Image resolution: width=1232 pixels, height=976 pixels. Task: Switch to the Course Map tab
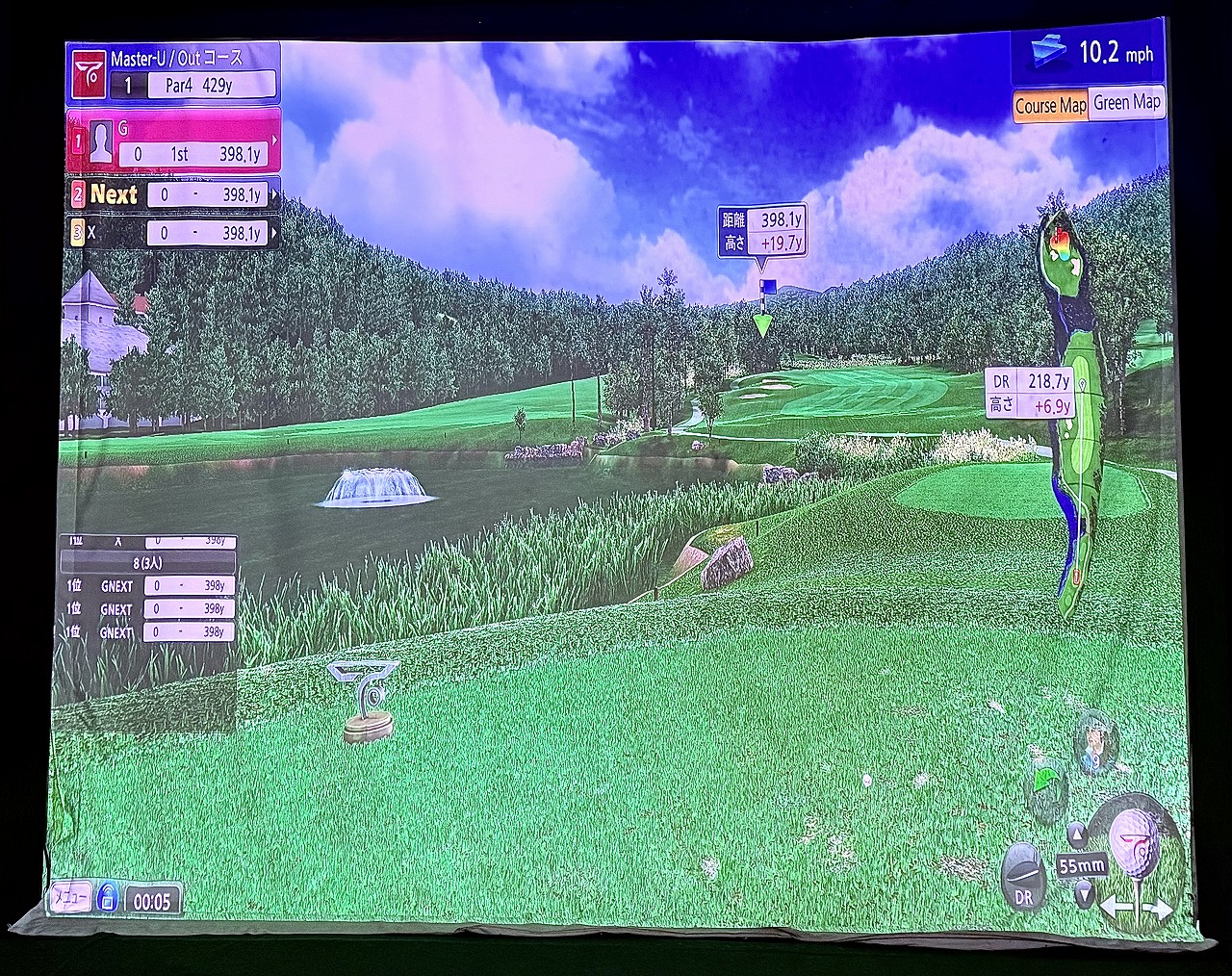pyautogui.click(x=1050, y=105)
